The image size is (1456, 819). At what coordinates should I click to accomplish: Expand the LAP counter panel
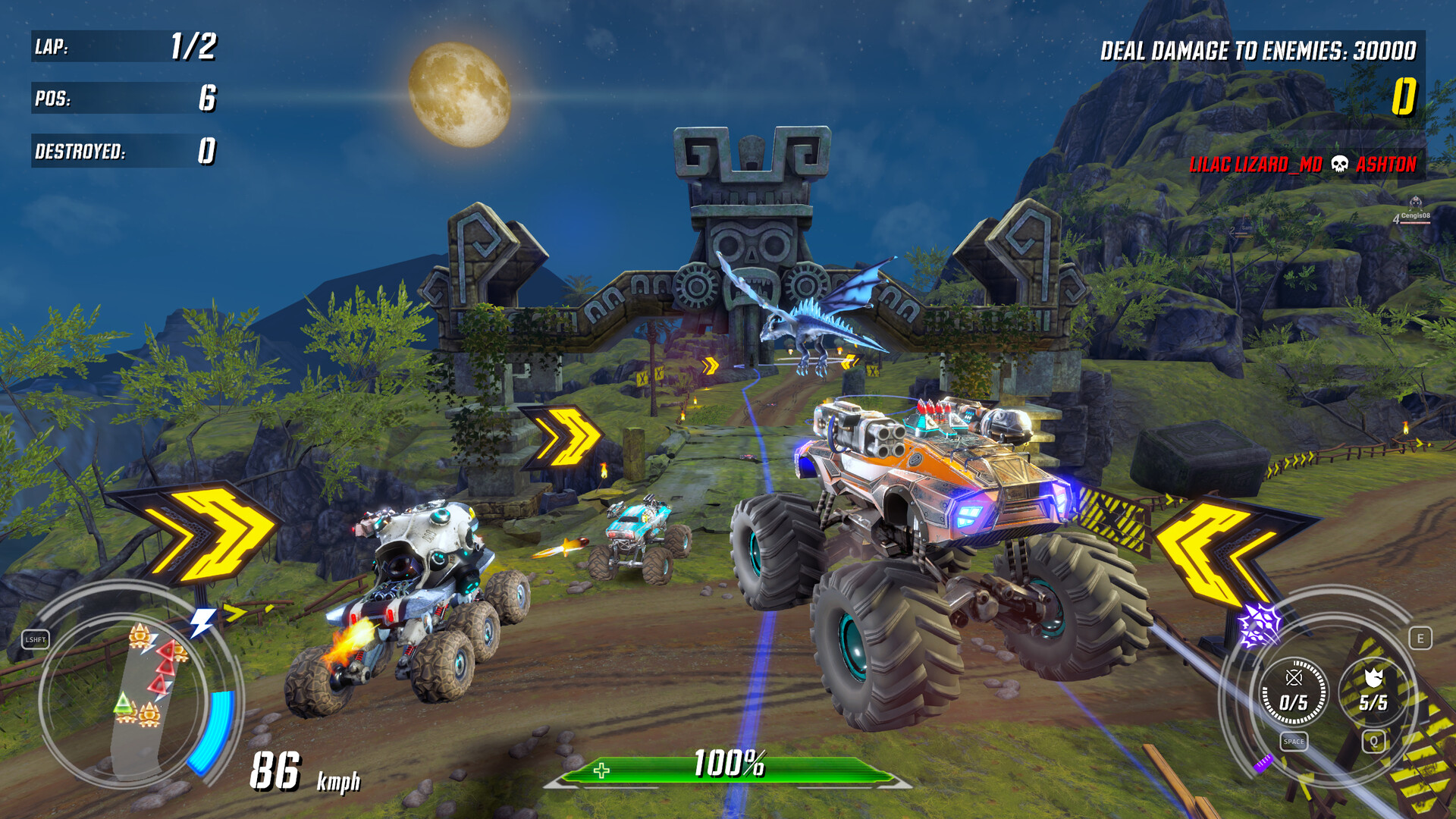tap(125, 49)
